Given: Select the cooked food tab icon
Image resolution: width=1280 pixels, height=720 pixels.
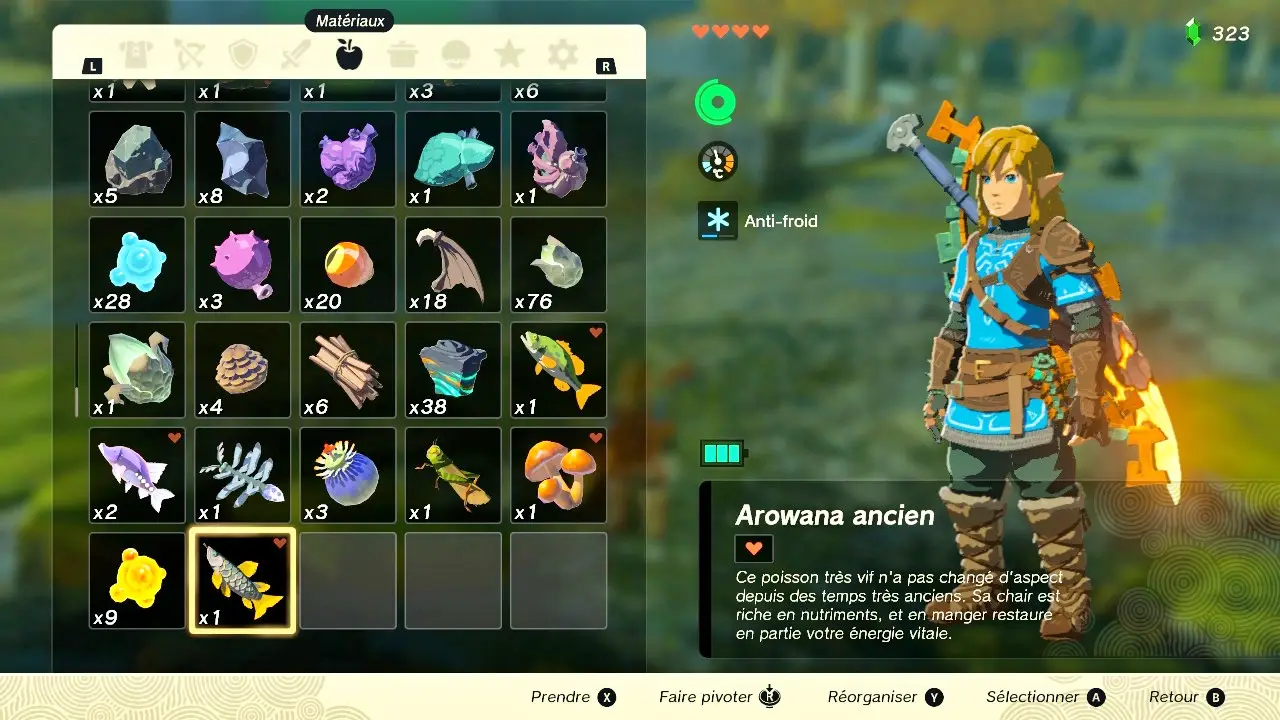Looking at the screenshot, I should point(403,55).
